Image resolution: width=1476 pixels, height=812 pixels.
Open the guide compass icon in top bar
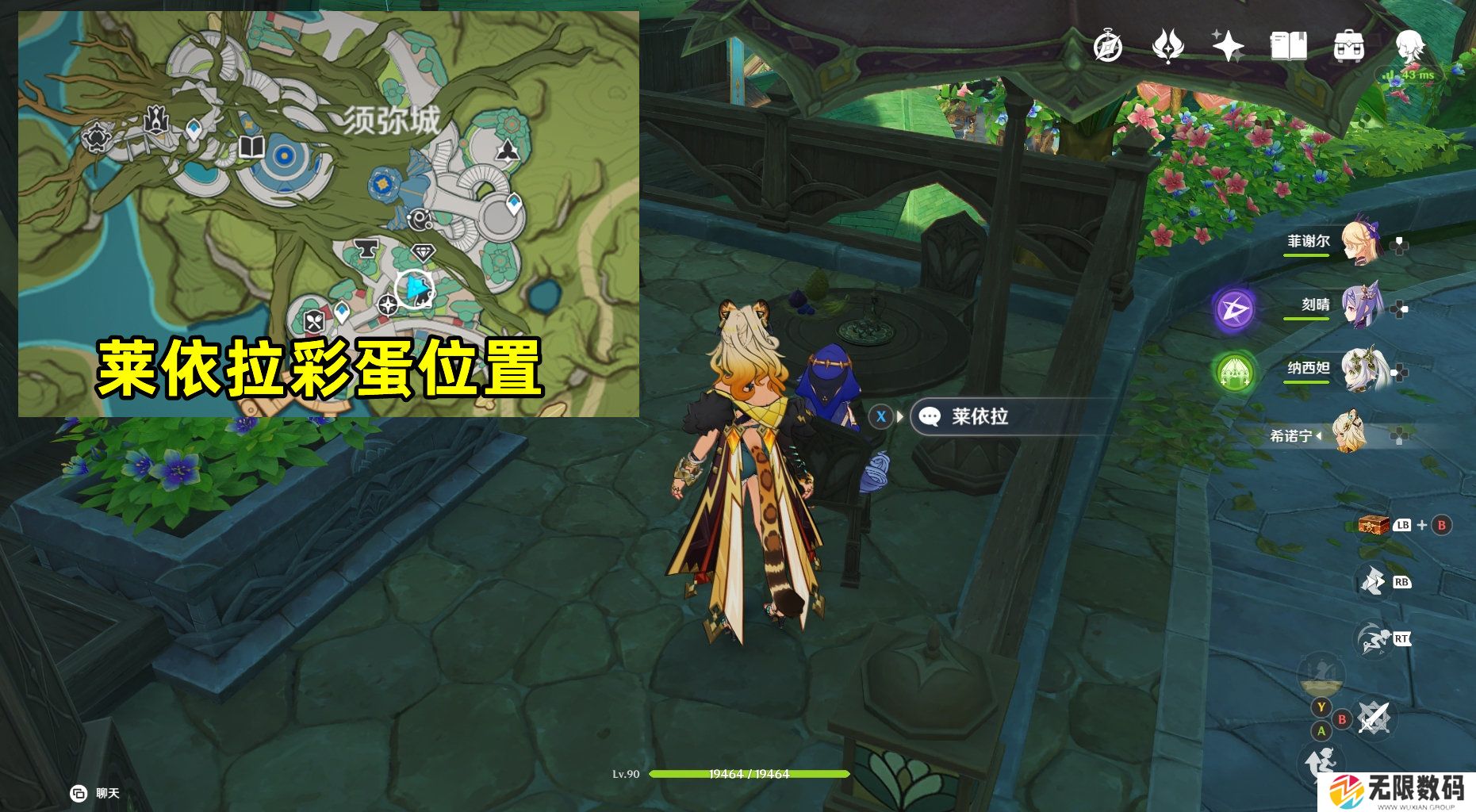click(1109, 48)
